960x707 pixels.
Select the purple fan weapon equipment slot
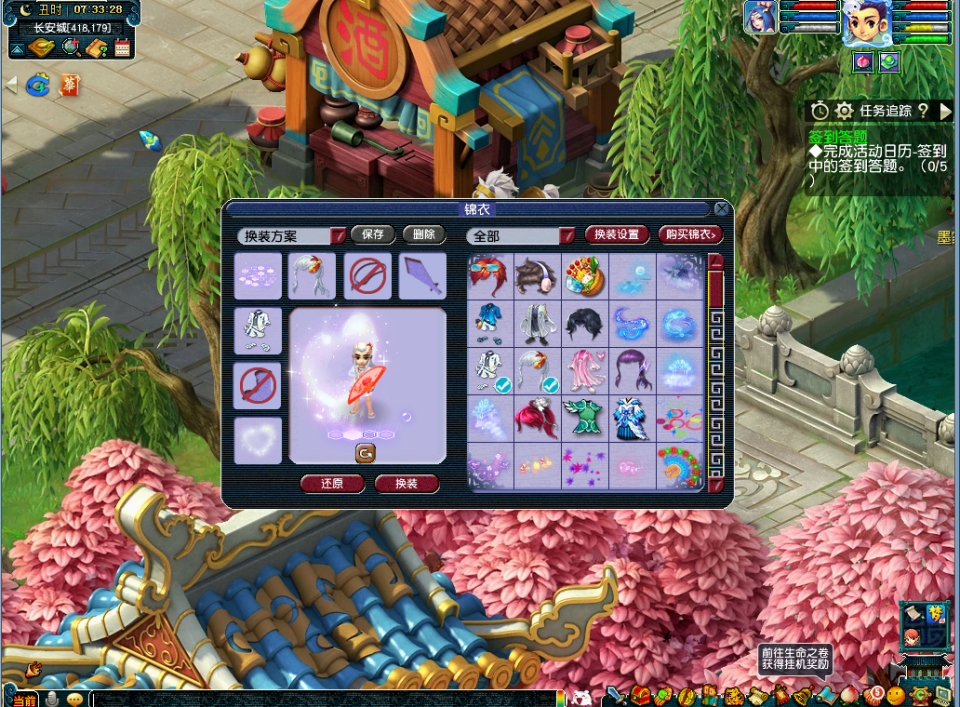point(423,276)
